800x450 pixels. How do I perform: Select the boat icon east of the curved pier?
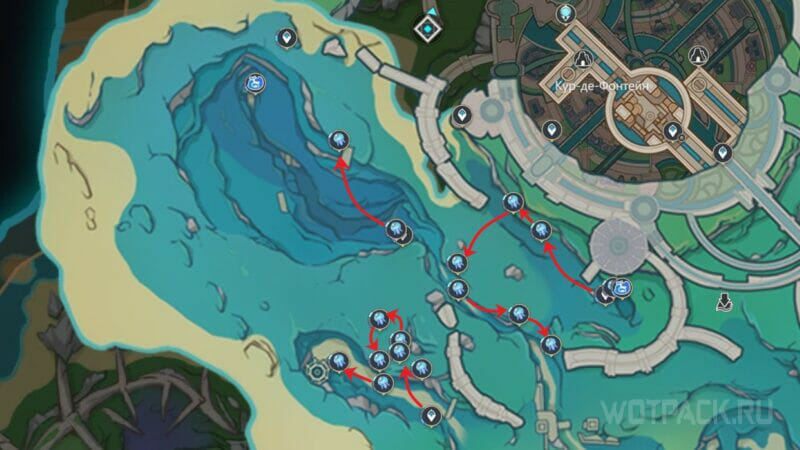point(724,299)
